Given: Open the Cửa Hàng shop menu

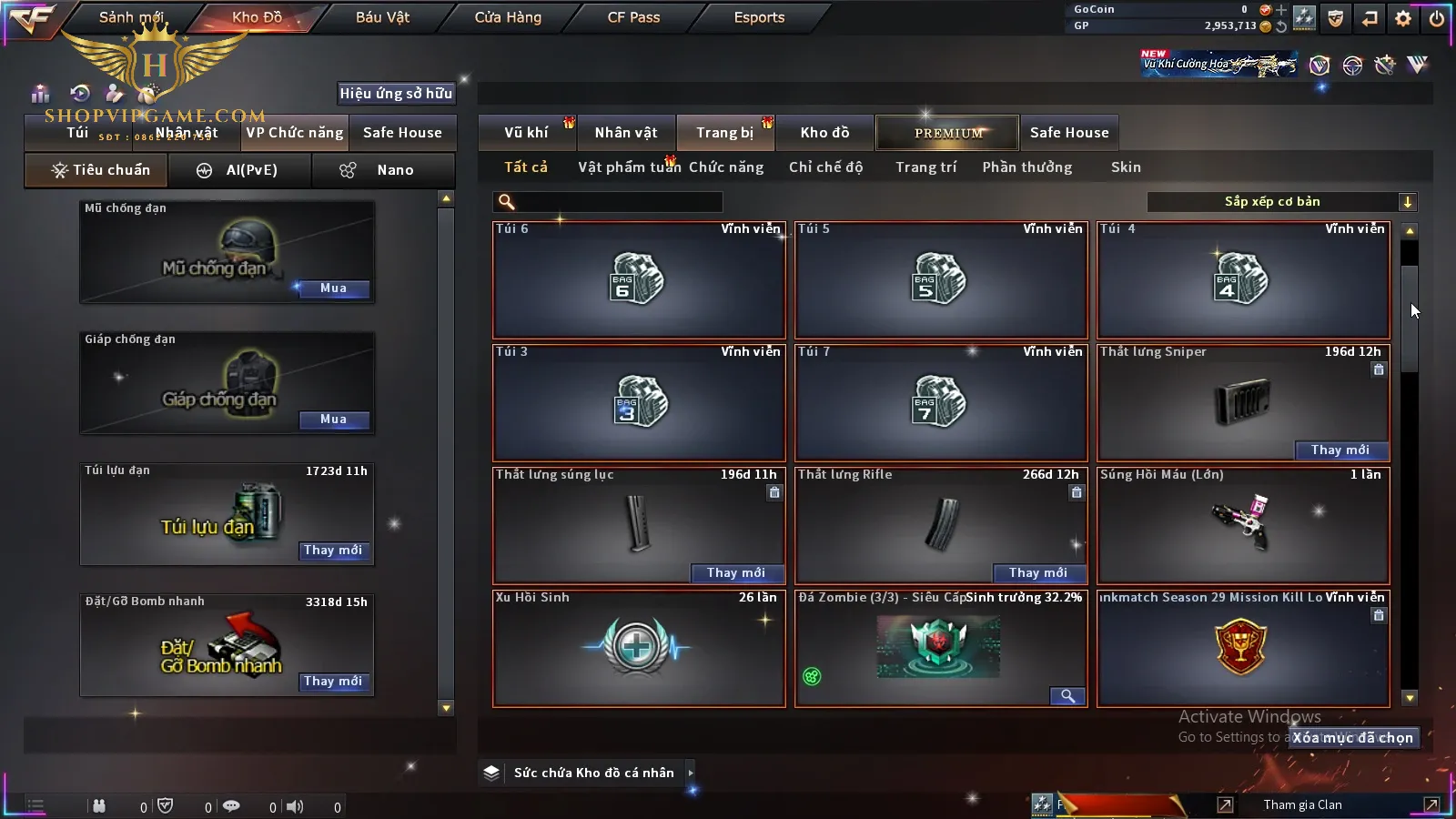Looking at the screenshot, I should pos(508,17).
